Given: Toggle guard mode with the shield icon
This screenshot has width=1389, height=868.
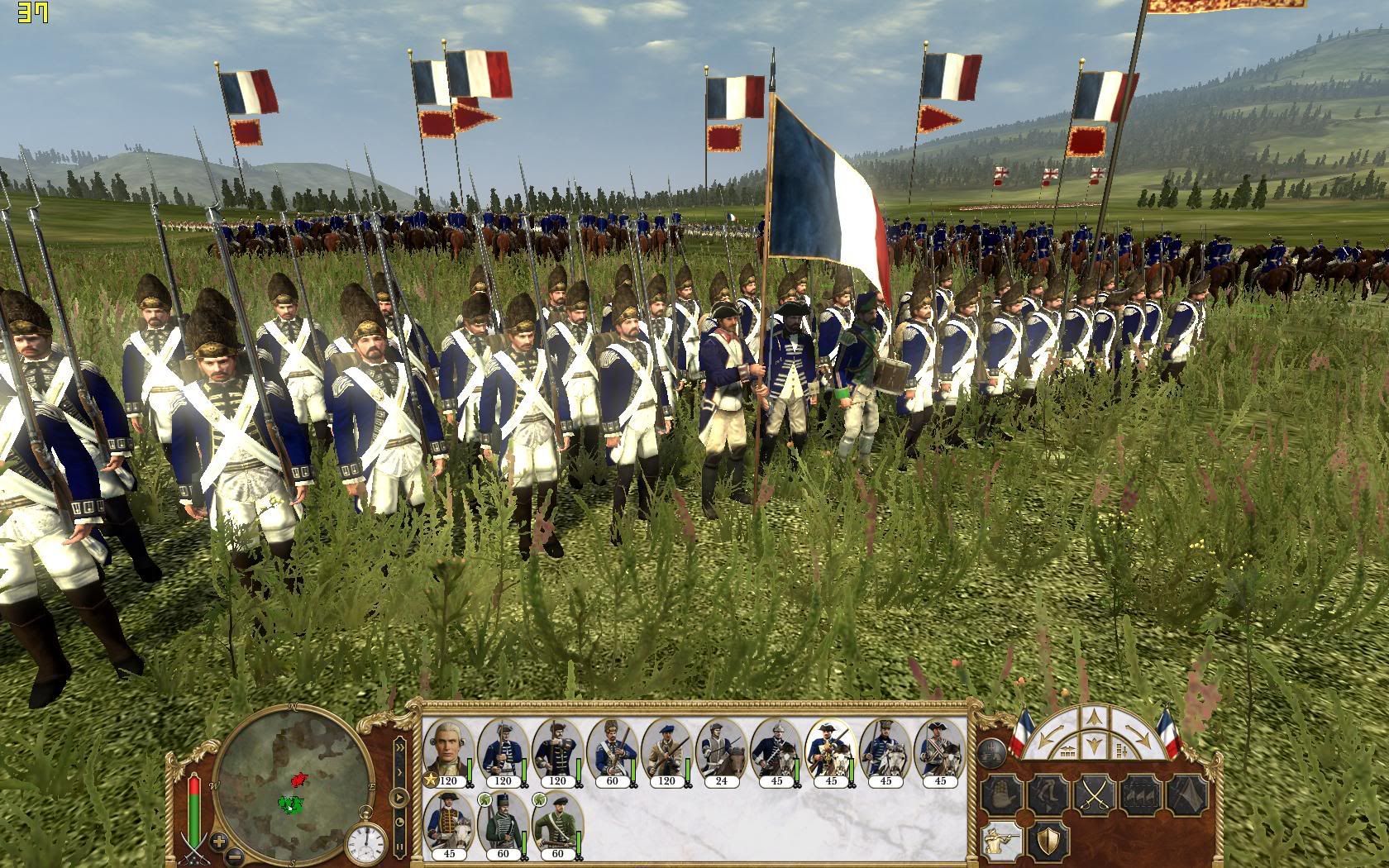Looking at the screenshot, I should 1049,841.
